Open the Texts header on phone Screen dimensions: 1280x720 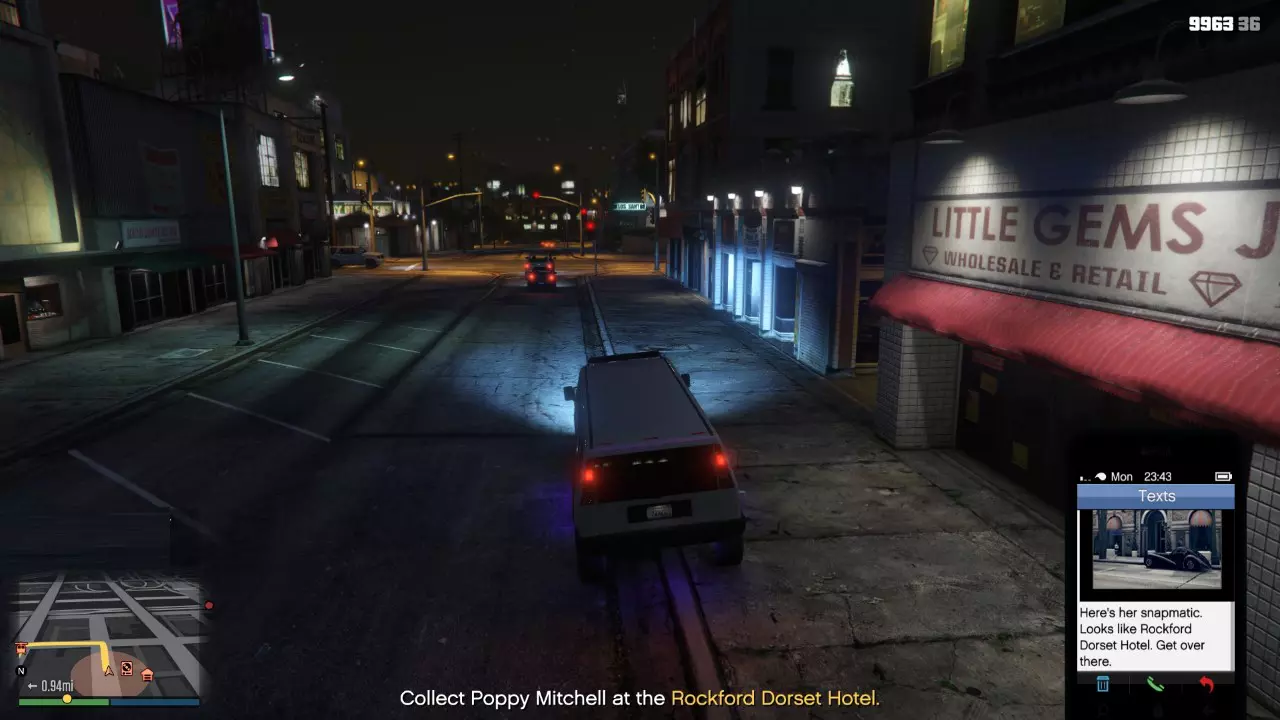click(1157, 494)
